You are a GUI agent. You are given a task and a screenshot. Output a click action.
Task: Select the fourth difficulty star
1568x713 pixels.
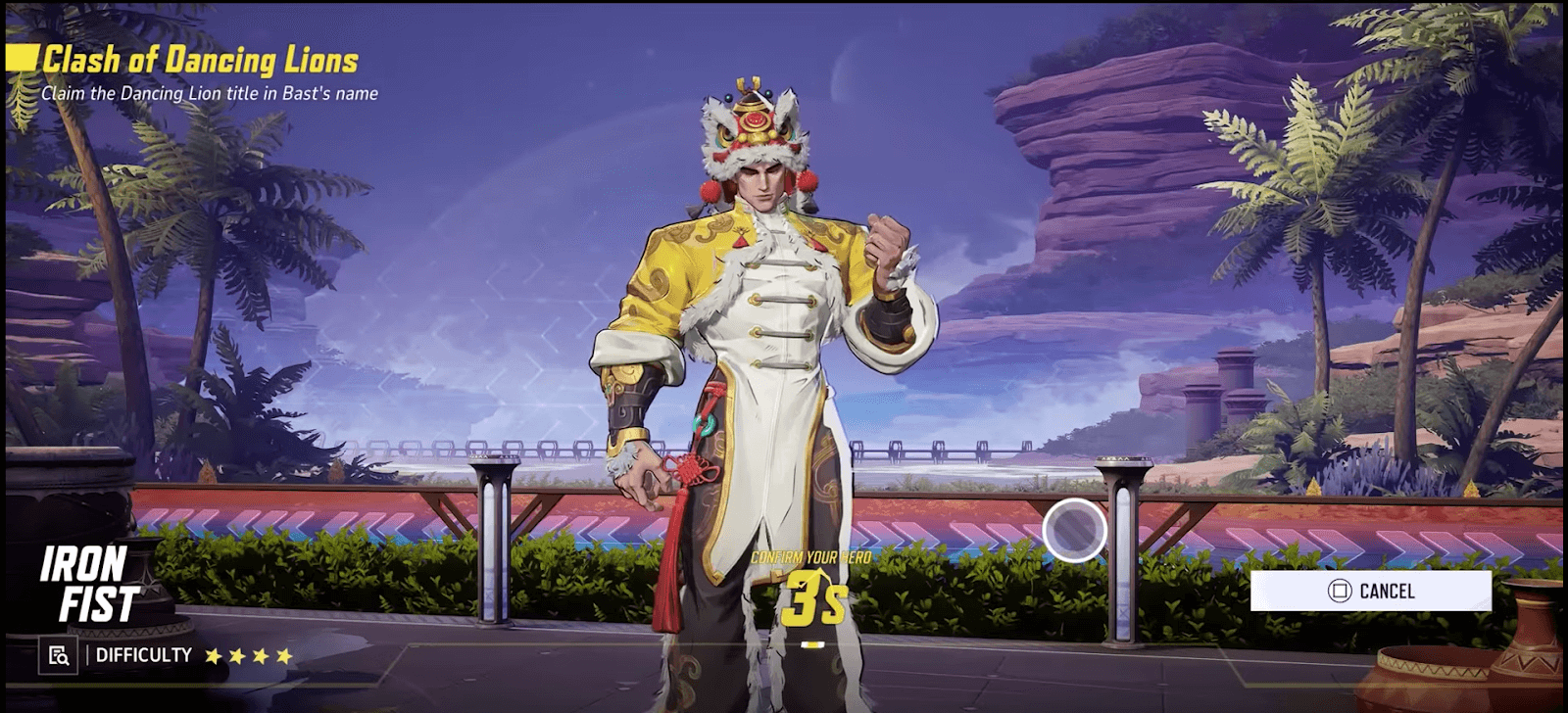click(285, 656)
